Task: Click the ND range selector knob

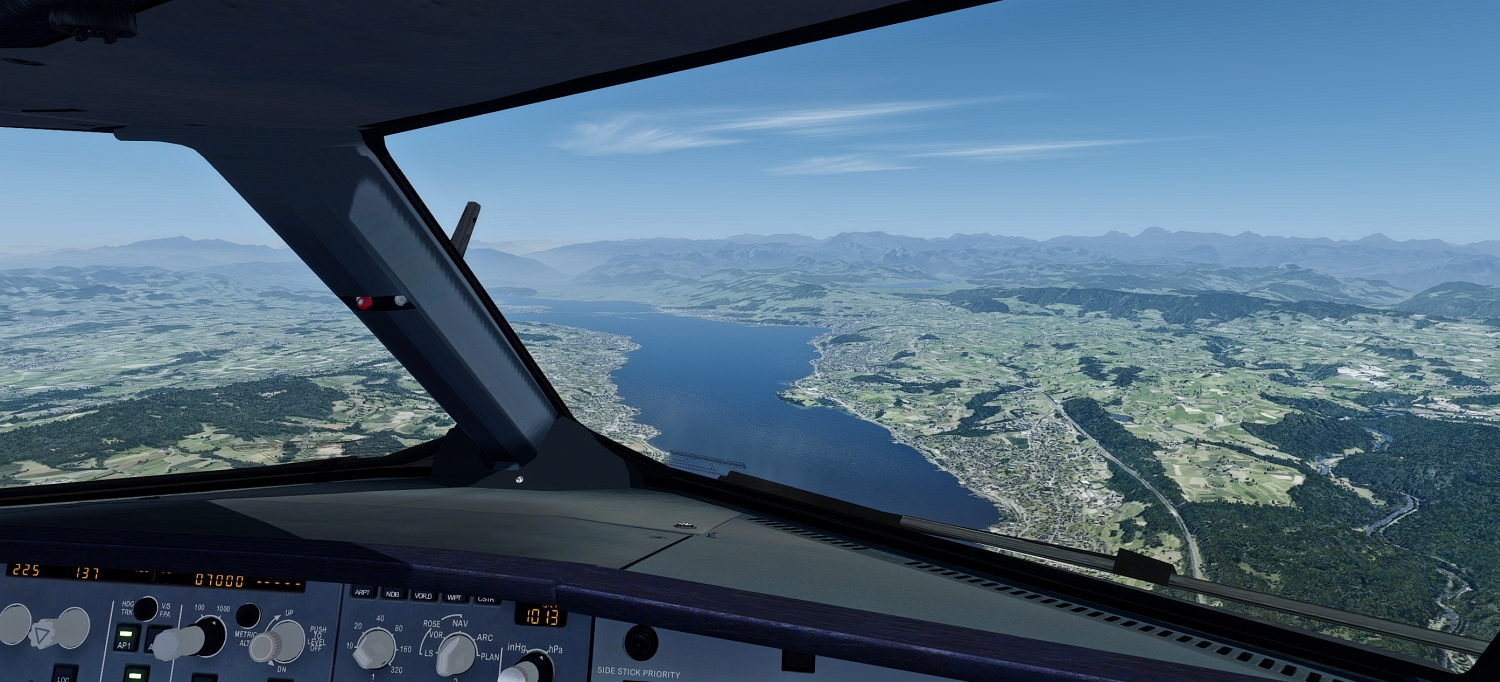Action: pos(374,648)
